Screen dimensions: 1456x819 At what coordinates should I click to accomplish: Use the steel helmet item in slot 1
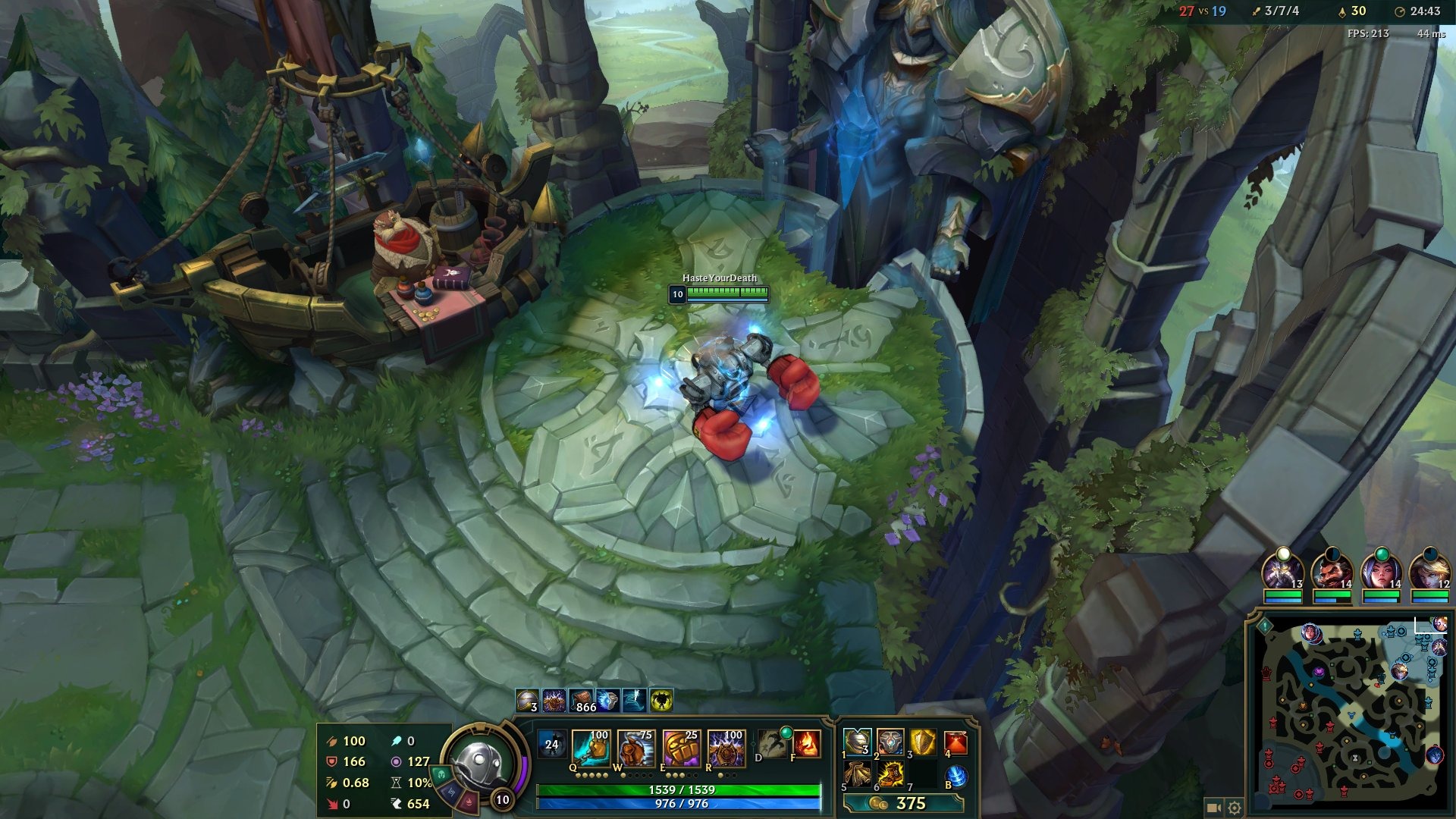click(x=857, y=742)
